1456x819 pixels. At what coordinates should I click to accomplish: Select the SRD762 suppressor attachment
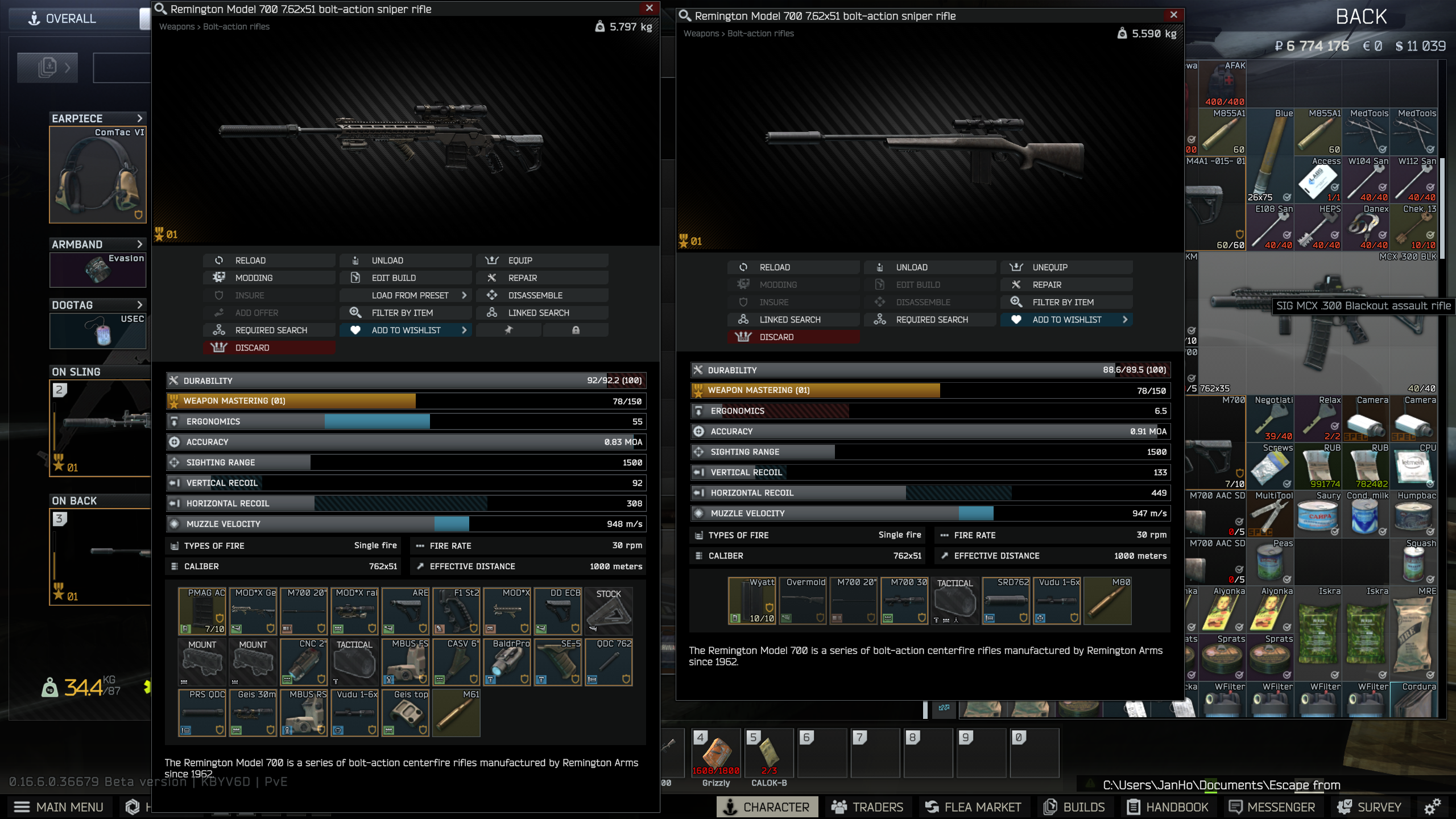(1006, 601)
